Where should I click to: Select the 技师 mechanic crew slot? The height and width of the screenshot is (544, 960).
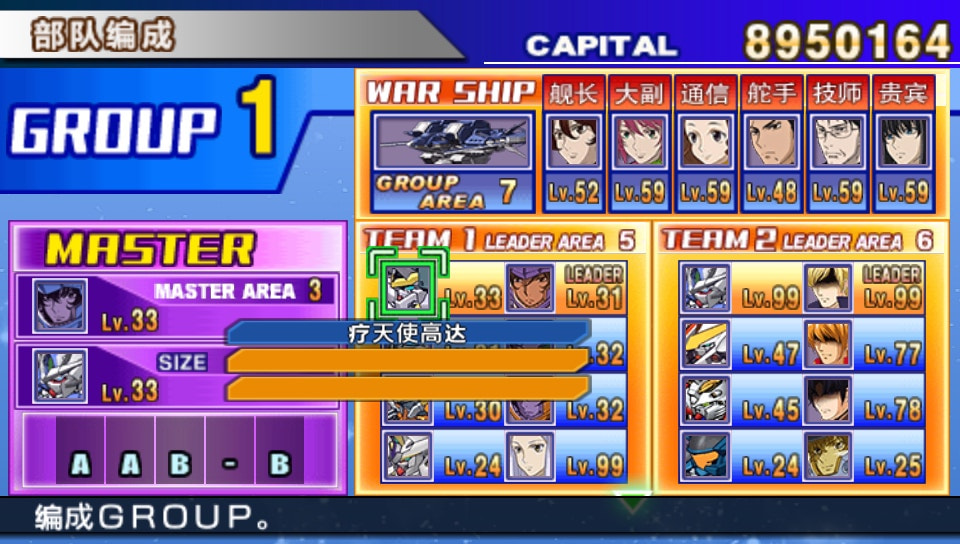click(x=837, y=143)
